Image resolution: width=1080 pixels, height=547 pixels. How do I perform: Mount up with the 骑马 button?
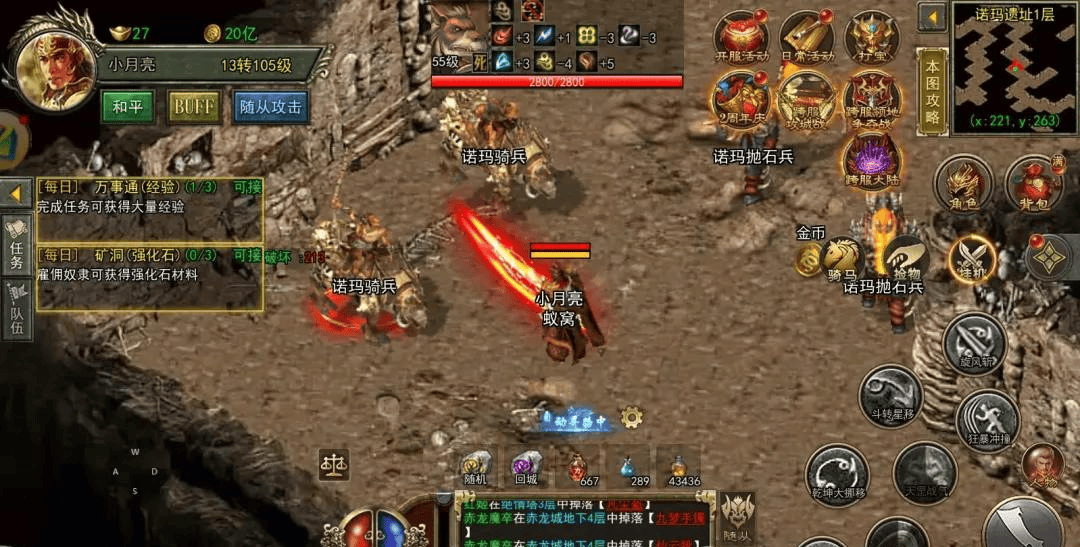coord(841,257)
